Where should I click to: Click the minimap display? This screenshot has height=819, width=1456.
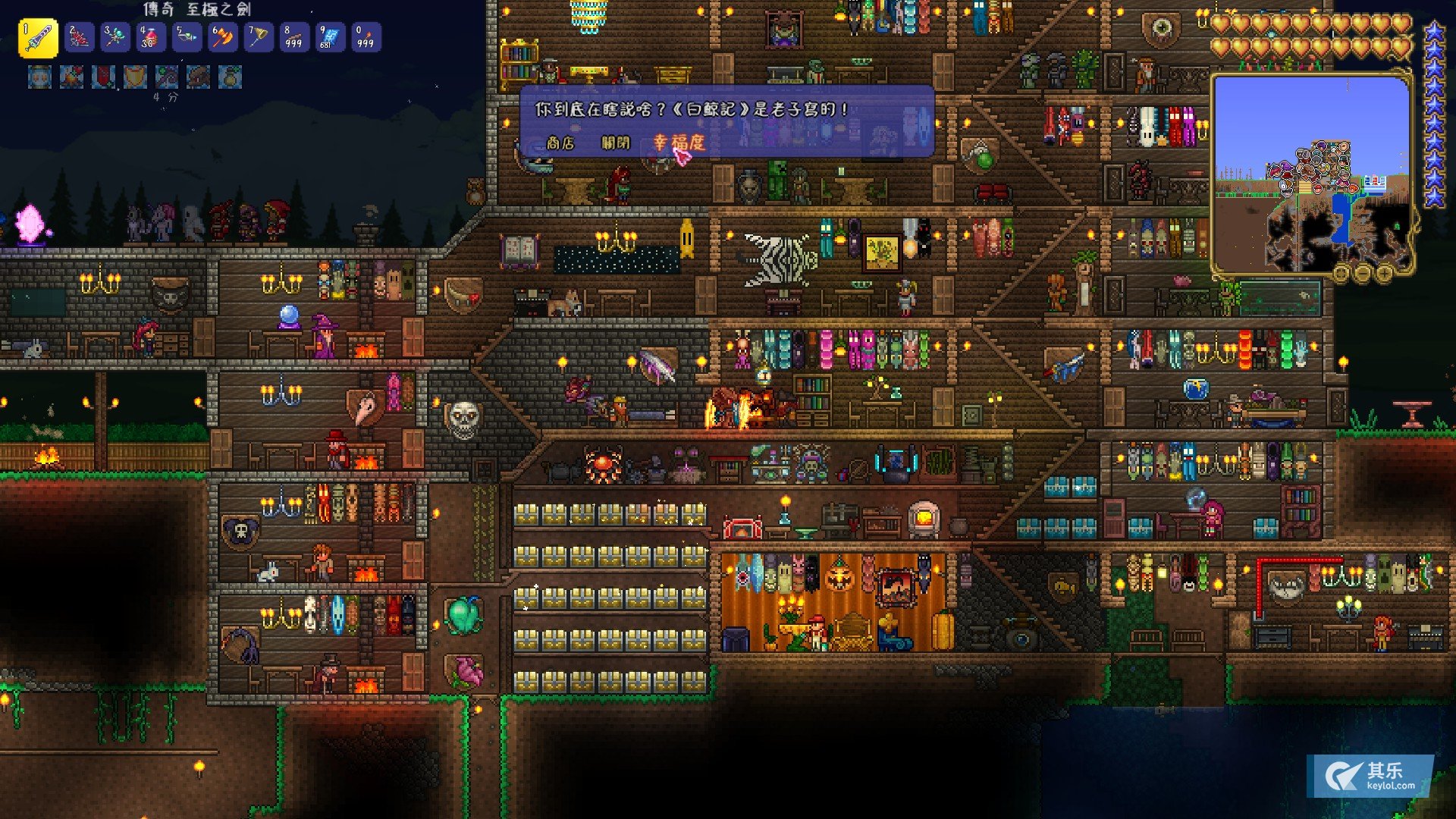1310,173
